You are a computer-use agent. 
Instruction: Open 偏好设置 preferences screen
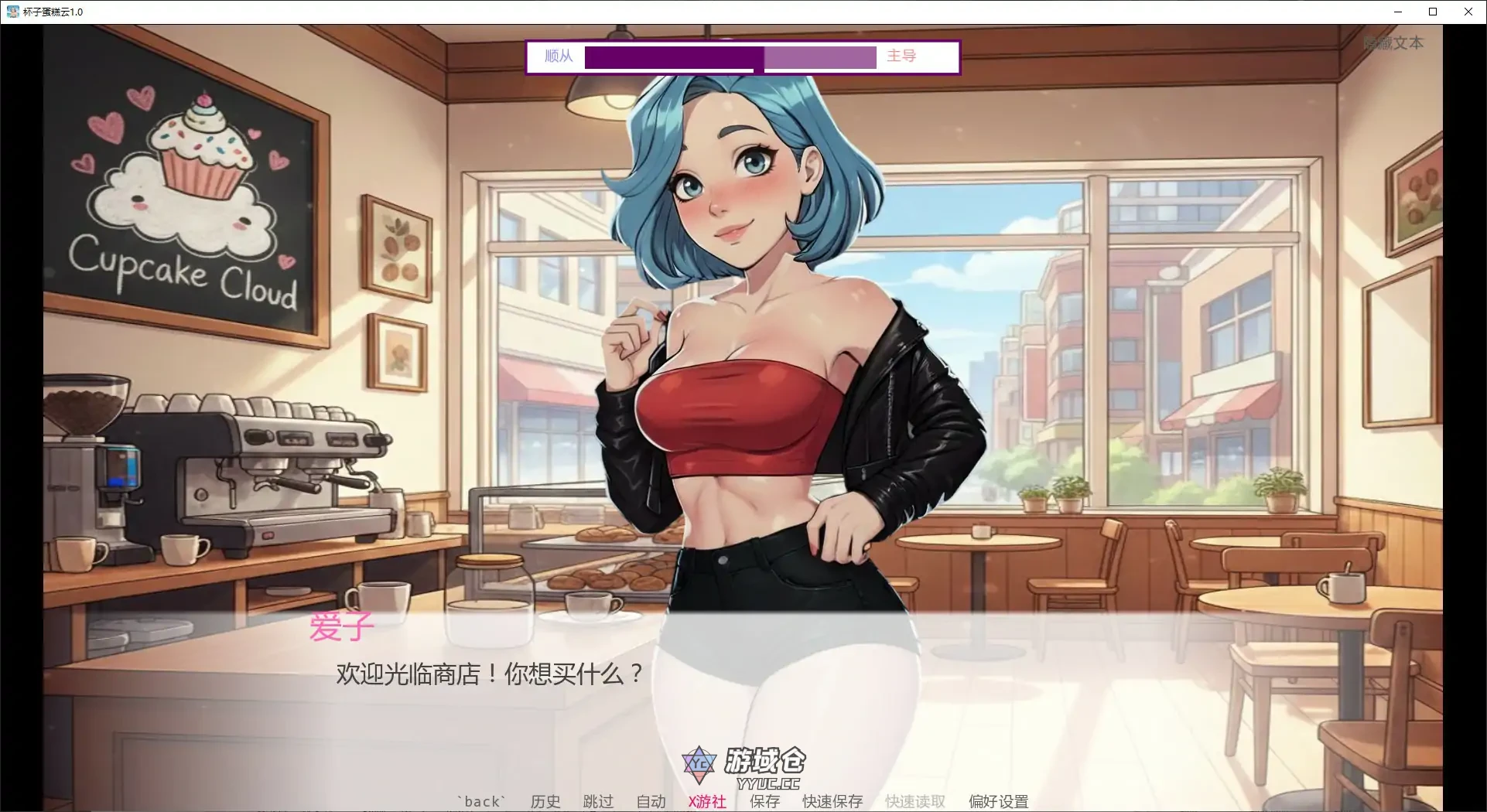pos(998,801)
